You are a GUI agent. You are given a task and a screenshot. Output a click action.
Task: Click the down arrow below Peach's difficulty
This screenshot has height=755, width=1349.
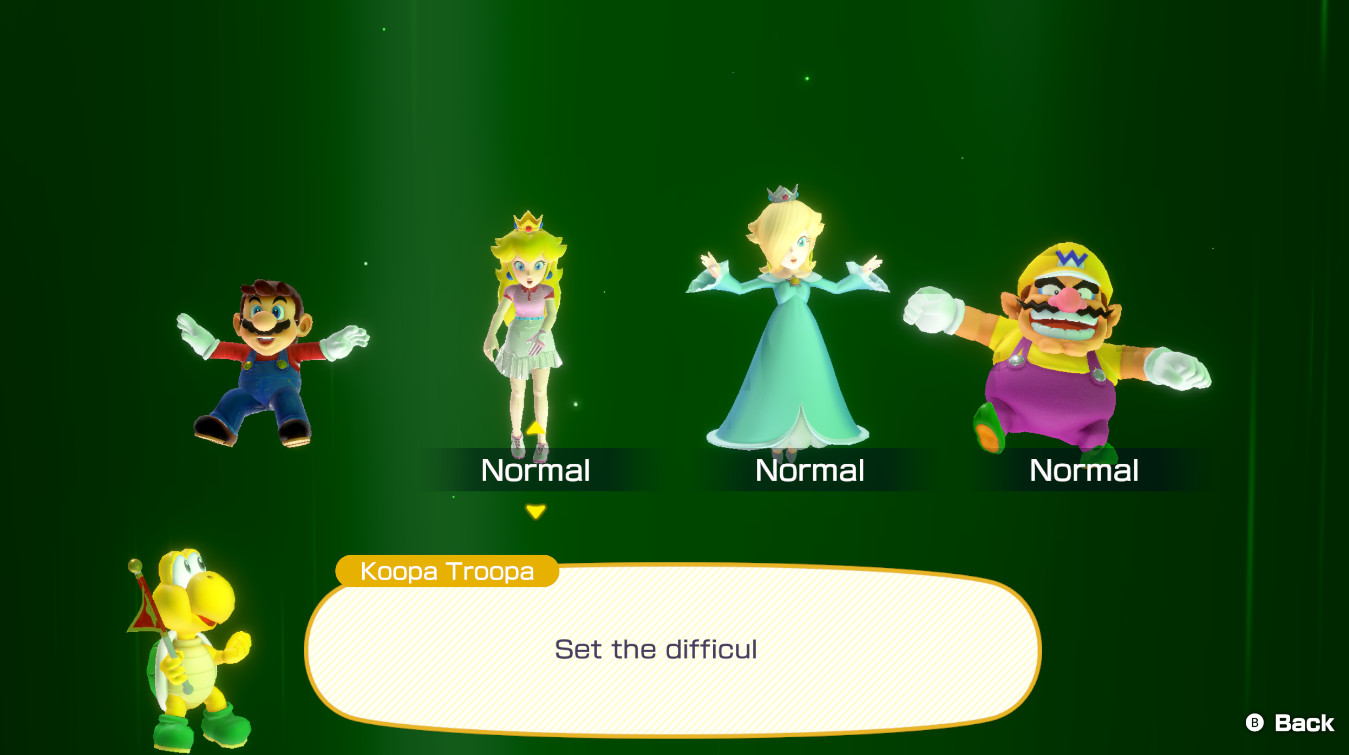tap(536, 509)
